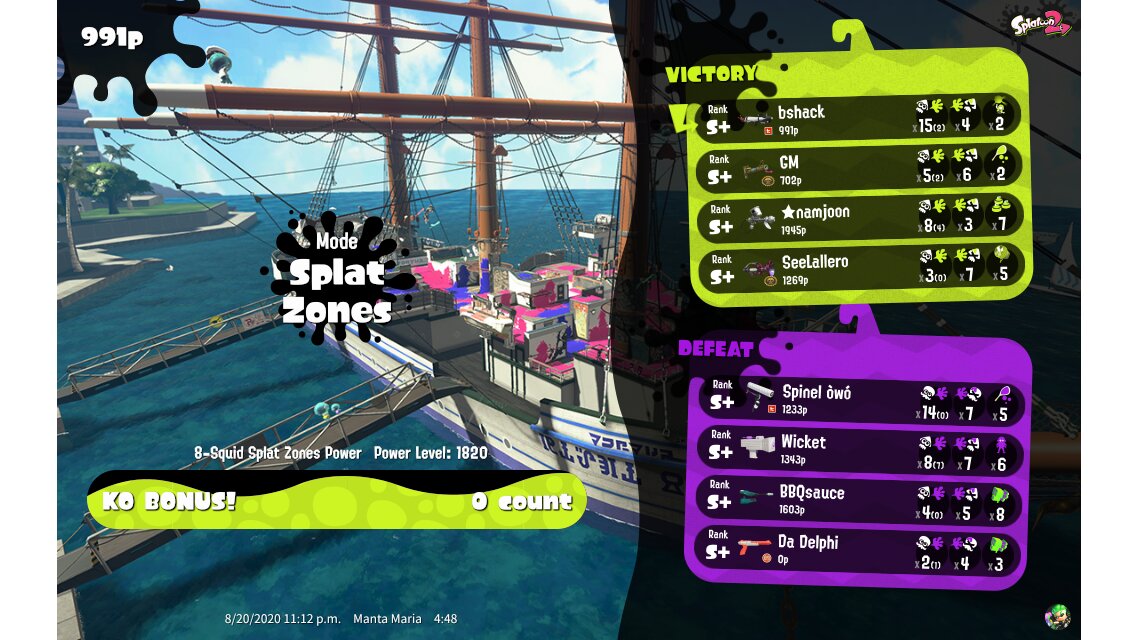Open the player avatar icon
Image resolution: width=1138 pixels, height=640 pixels.
click(1057, 615)
